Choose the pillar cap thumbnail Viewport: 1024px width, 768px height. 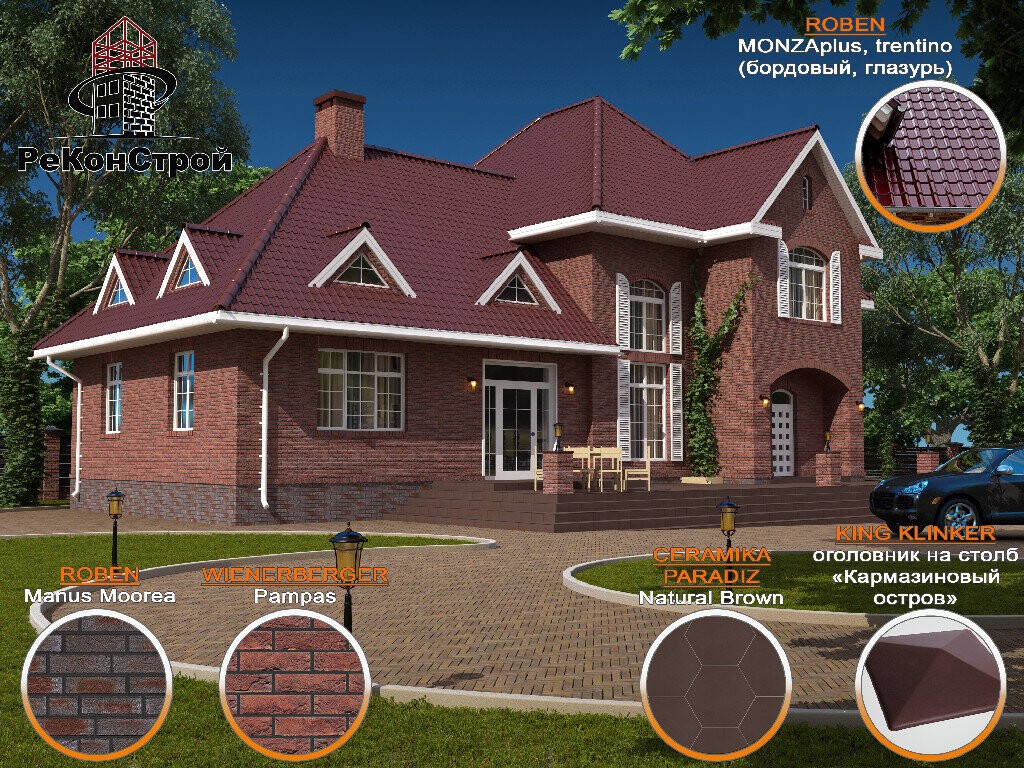[929, 686]
